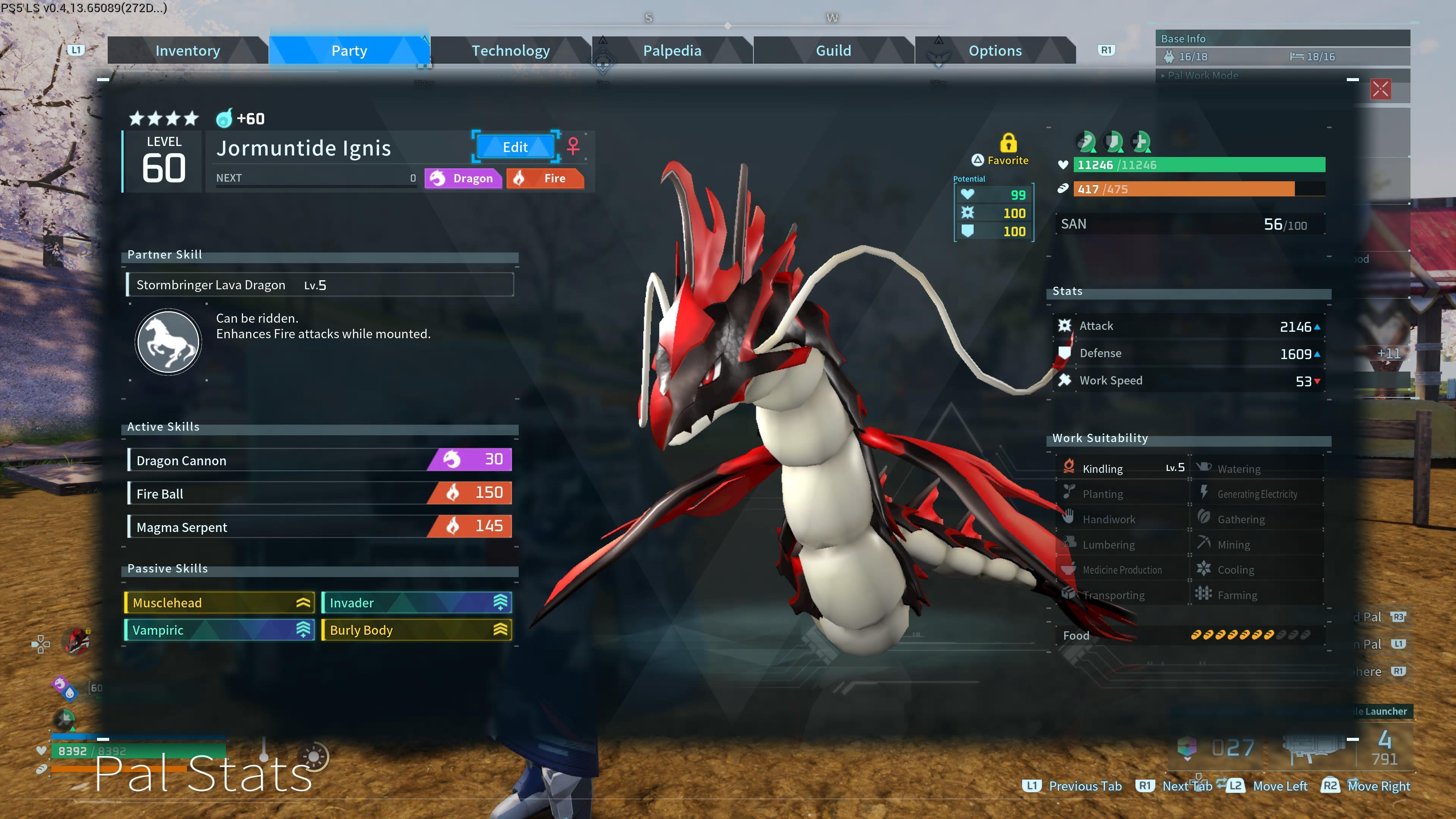Select the Party tab
This screenshot has height=819, width=1456.
pyautogui.click(x=349, y=51)
